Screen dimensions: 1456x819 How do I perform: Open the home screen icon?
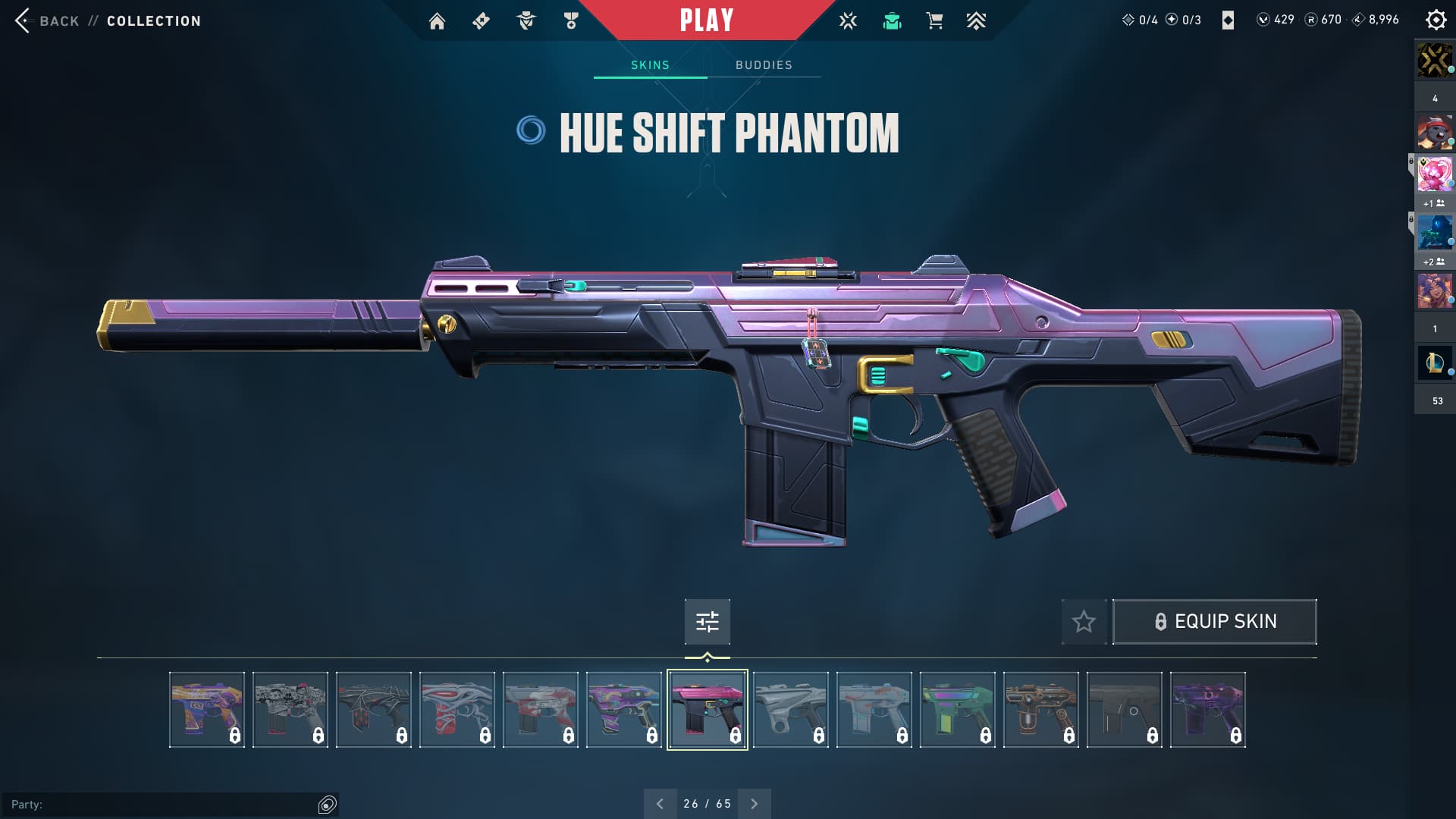[x=437, y=21]
